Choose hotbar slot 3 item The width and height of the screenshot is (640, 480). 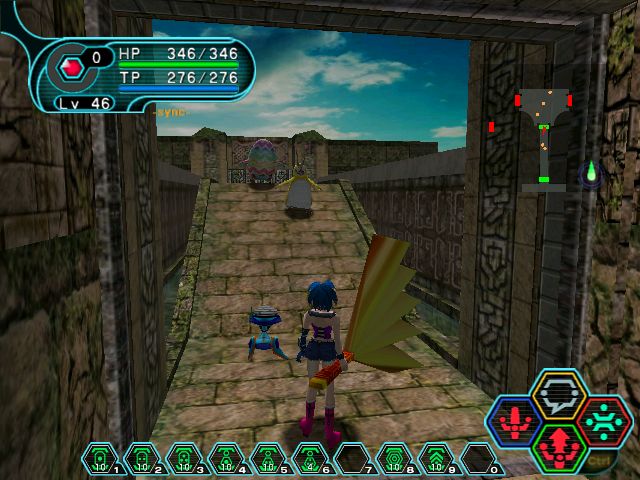point(183,459)
